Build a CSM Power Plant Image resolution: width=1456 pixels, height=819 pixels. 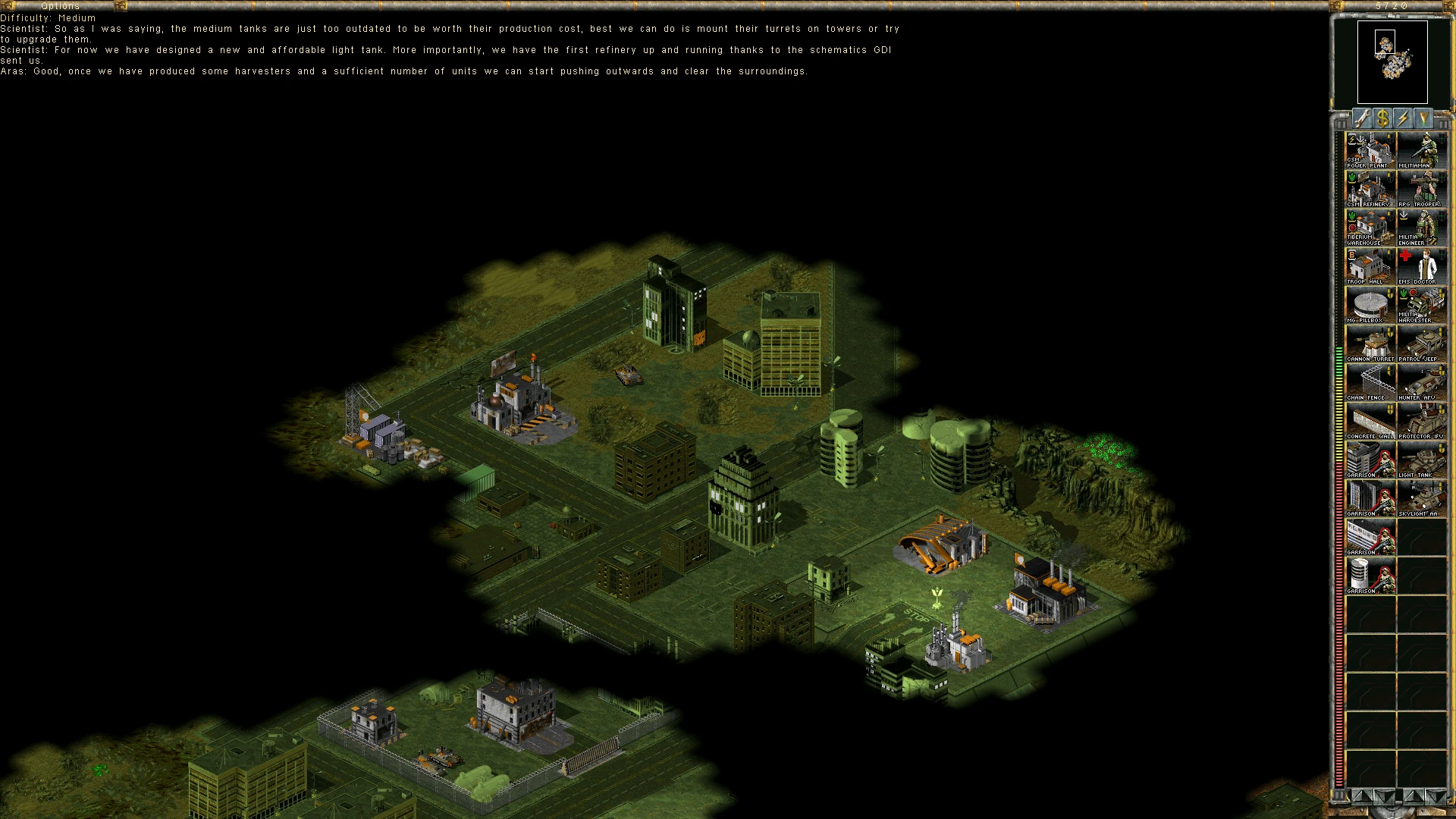click(1370, 150)
